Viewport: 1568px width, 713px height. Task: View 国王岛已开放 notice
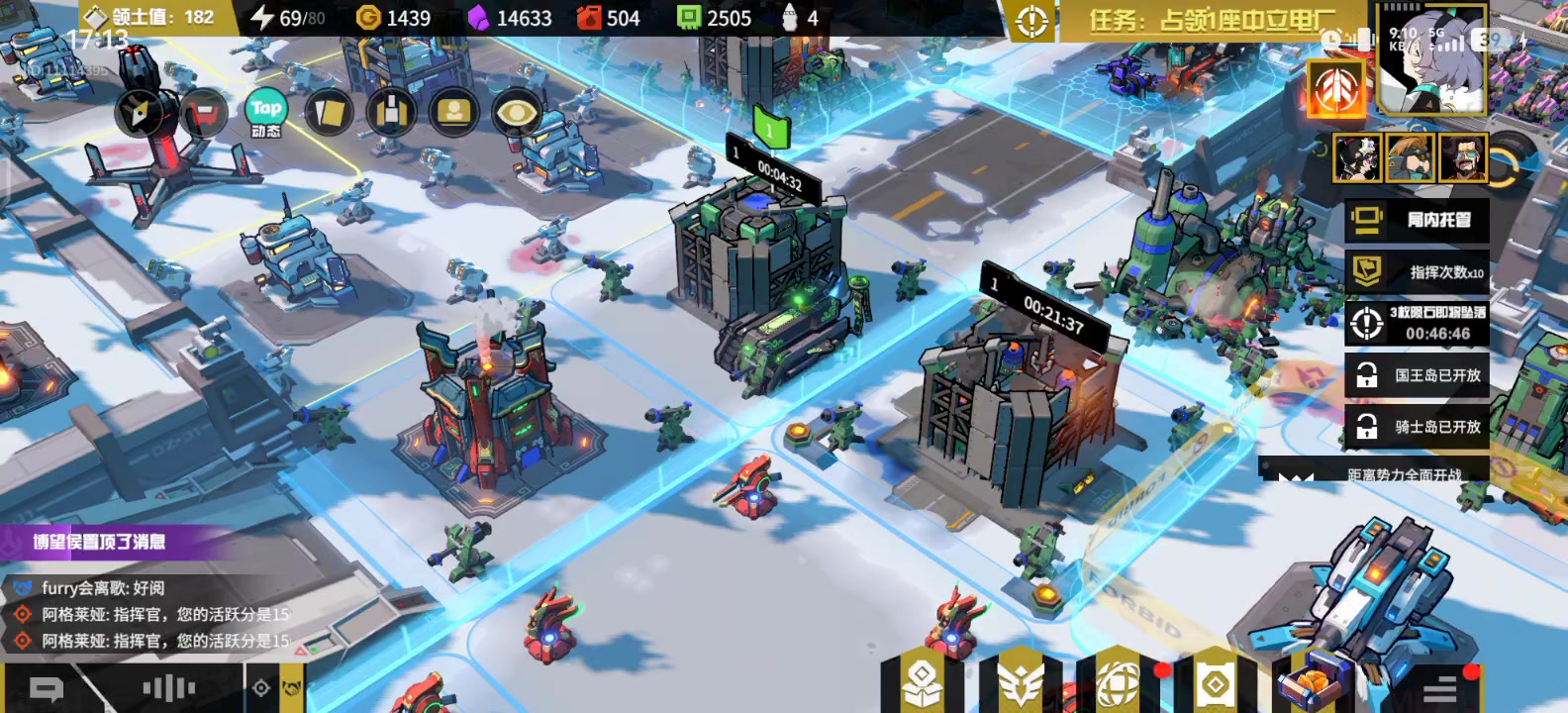pos(1417,375)
